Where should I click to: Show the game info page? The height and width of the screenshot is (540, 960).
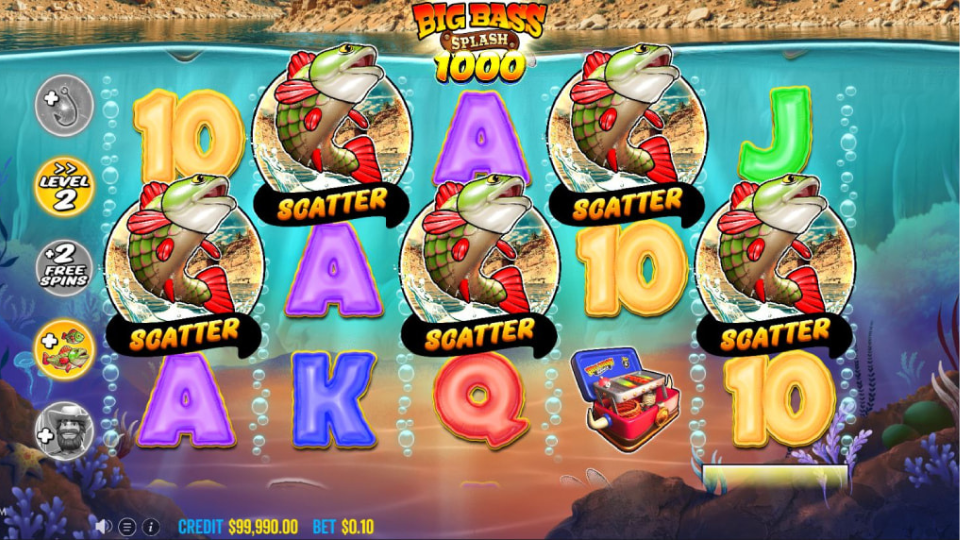(x=151, y=526)
